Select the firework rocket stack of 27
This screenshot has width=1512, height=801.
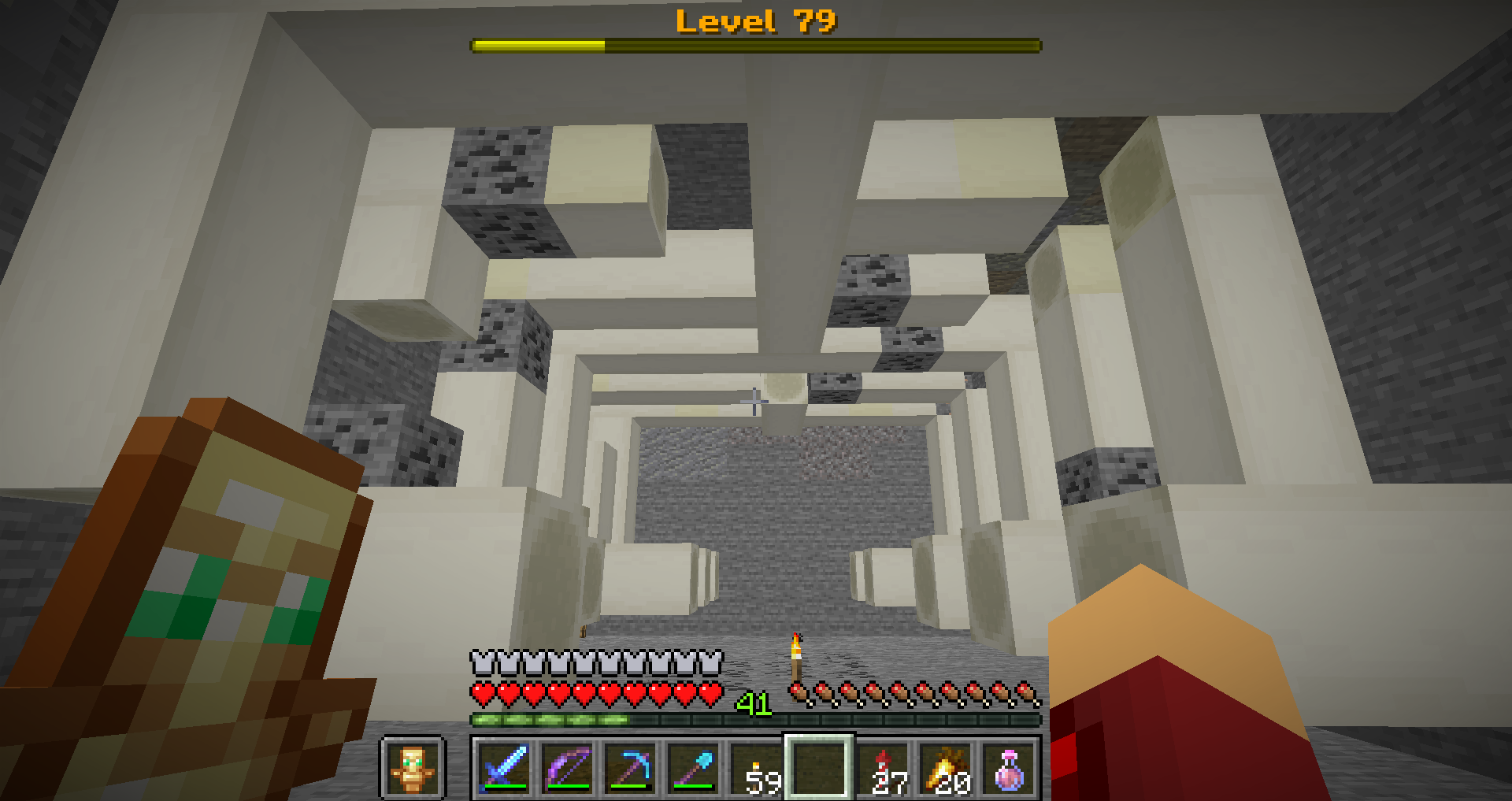tap(883, 768)
